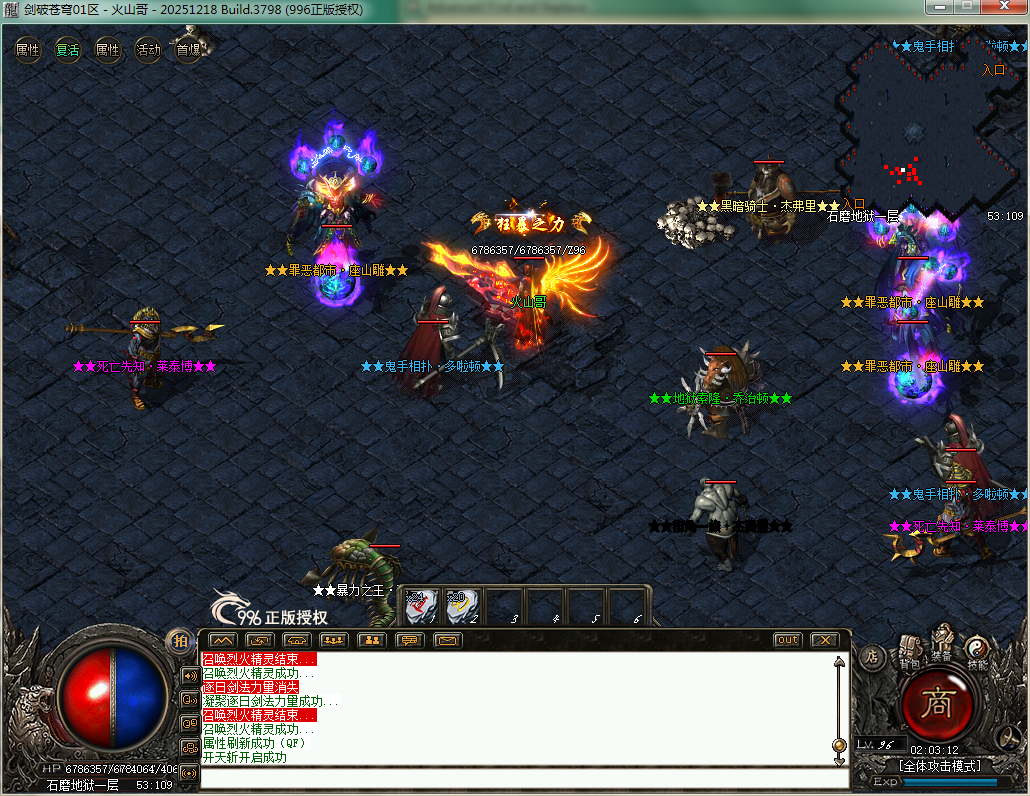Image resolution: width=1030 pixels, height=796 pixels.
Task: Toggle the 全体攻击模式 attack mode
Action: 939,766
